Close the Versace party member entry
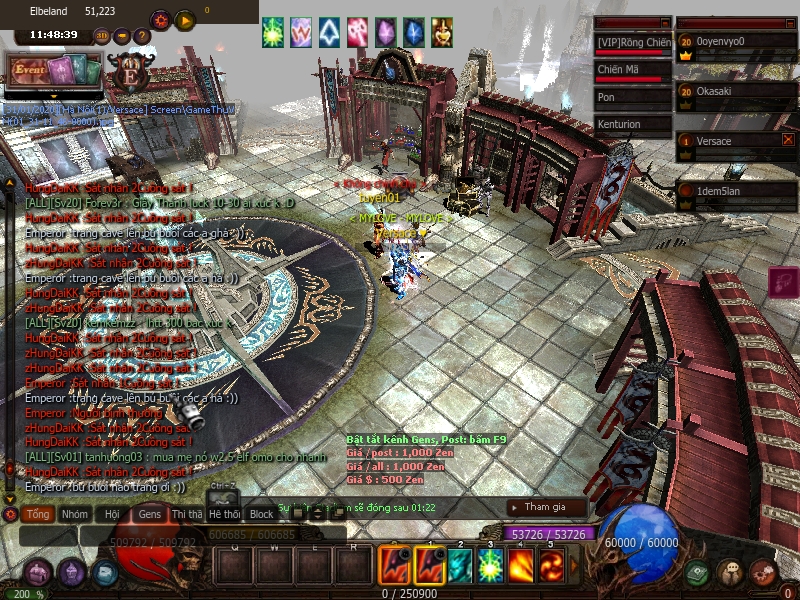800x600 pixels. pyautogui.click(x=788, y=140)
